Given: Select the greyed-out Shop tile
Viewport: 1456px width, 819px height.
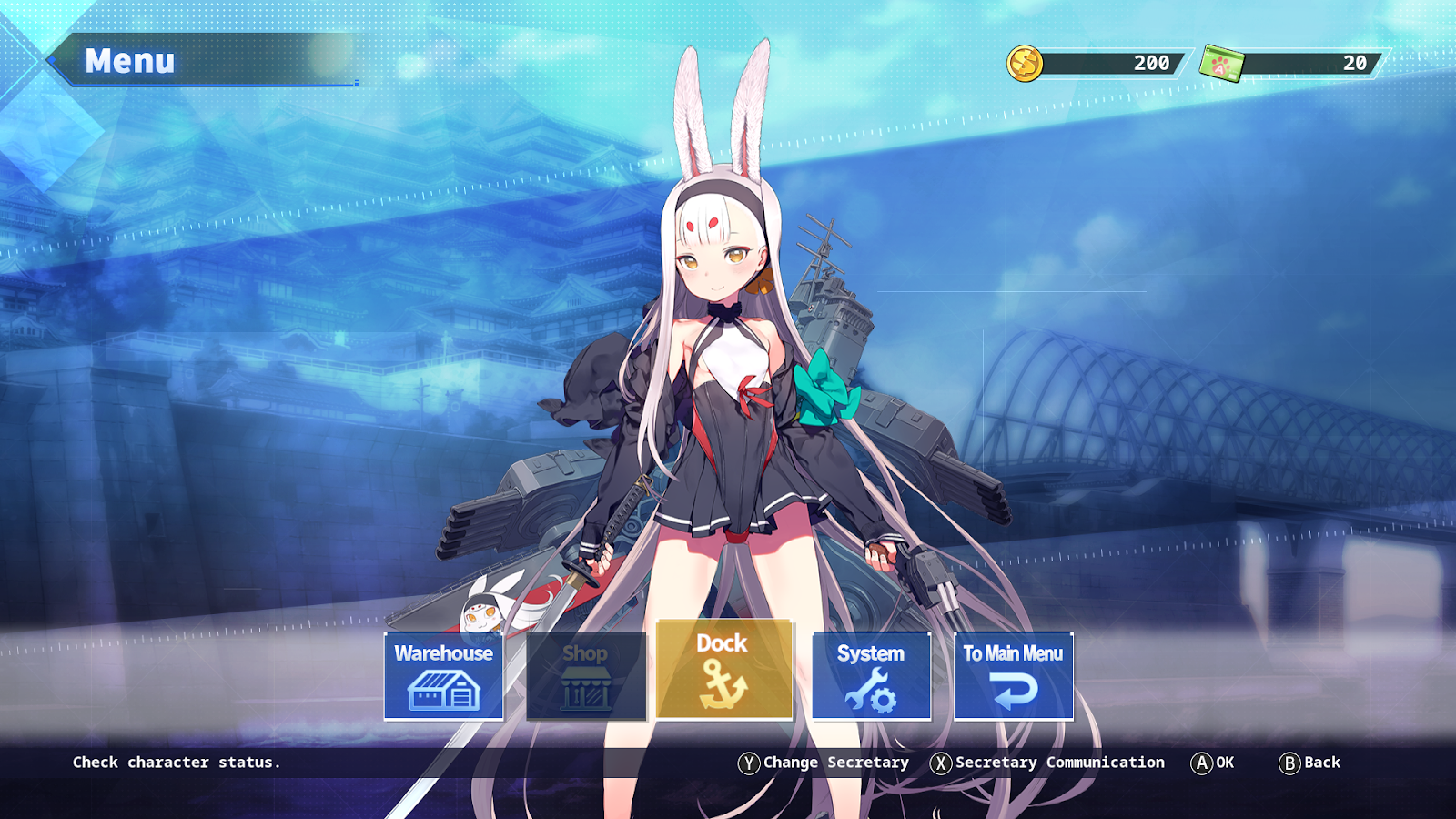Looking at the screenshot, I should coord(585,676).
